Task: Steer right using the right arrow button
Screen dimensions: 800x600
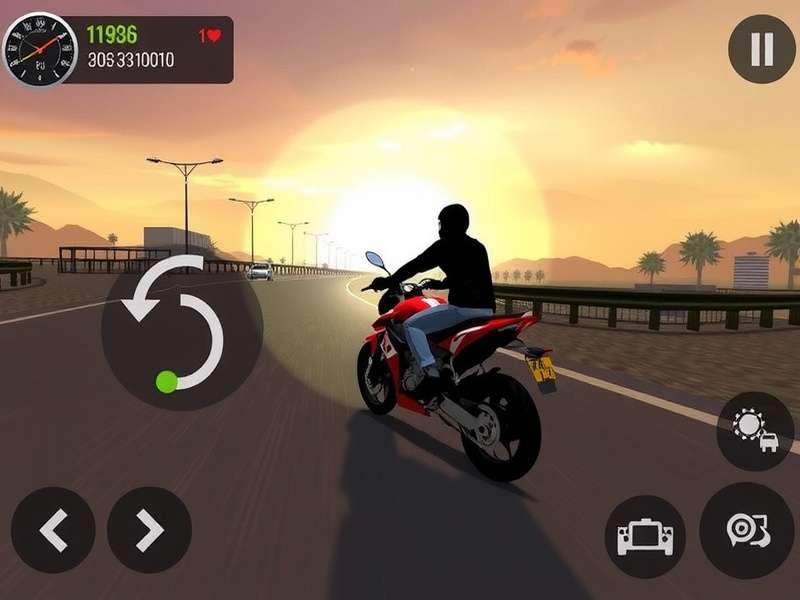Action: point(149,530)
